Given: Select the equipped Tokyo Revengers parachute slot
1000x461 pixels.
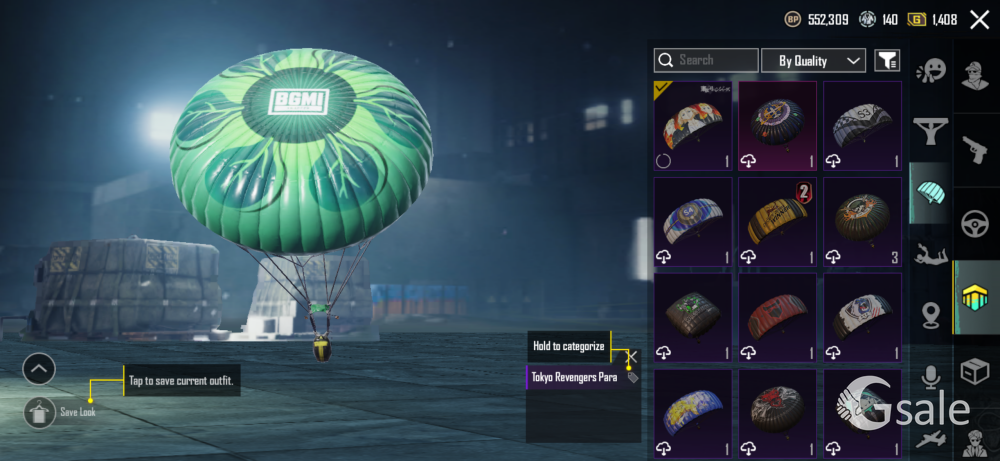Looking at the screenshot, I should tap(693, 126).
